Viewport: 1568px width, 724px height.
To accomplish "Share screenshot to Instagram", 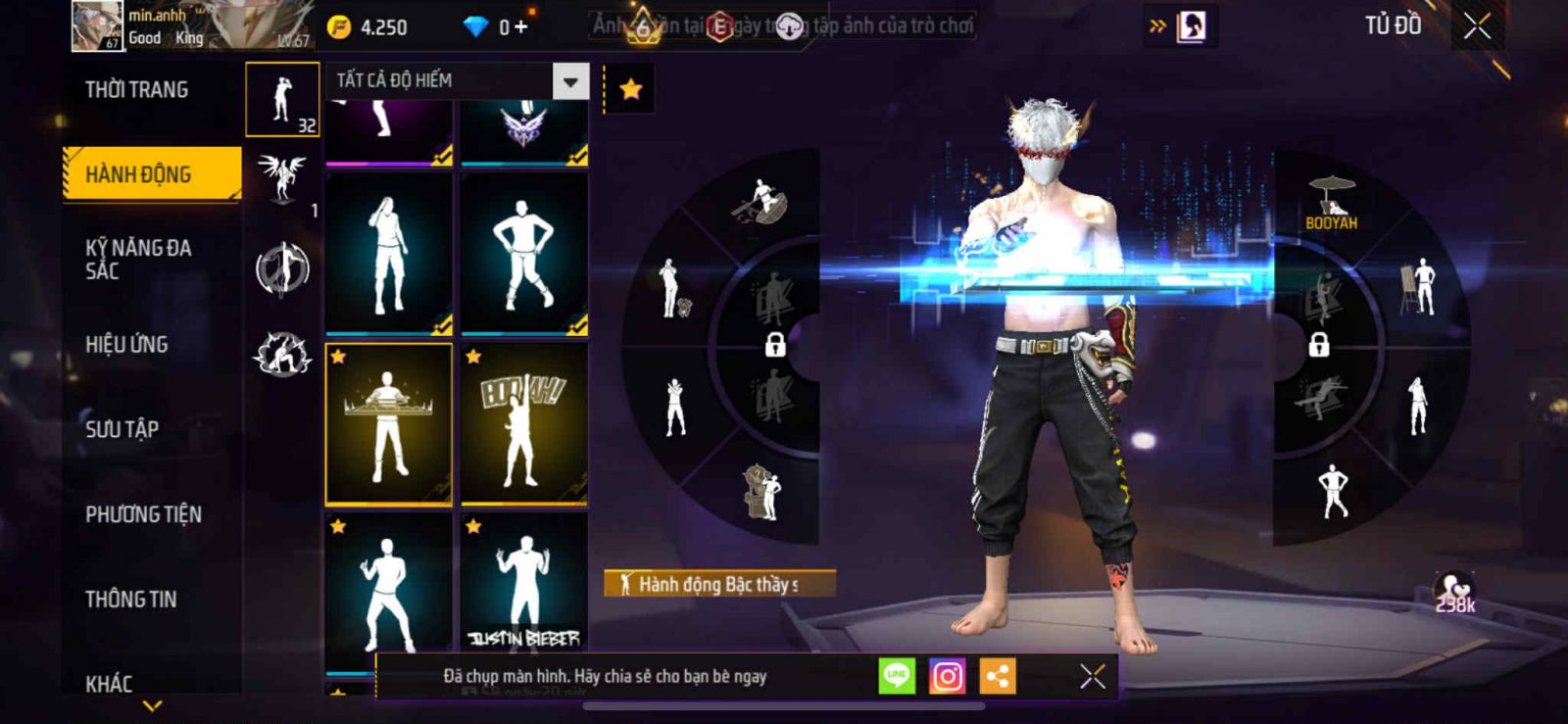I will [947, 676].
